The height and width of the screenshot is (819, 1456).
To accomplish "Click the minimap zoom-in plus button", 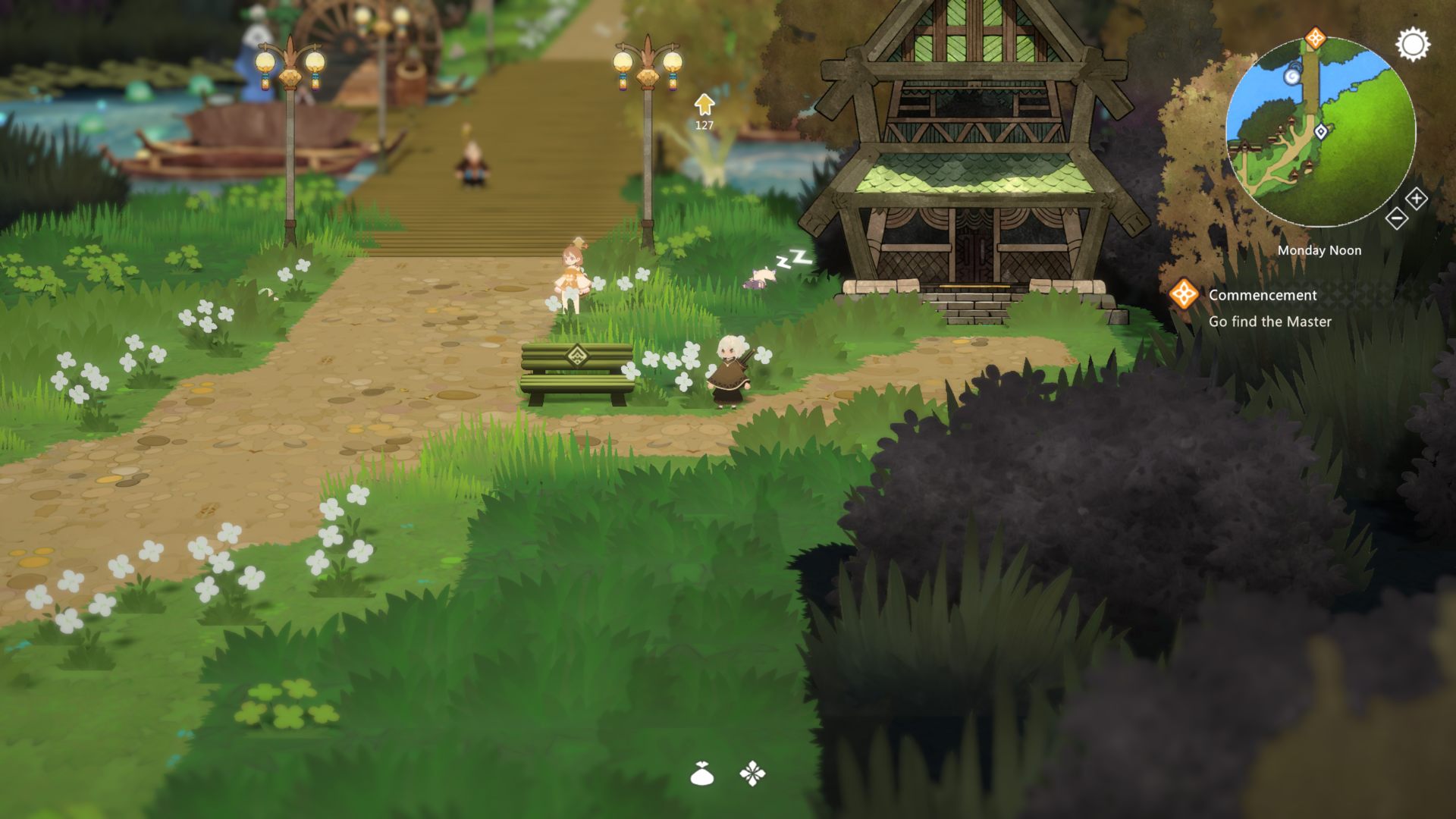I will tap(1416, 199).
